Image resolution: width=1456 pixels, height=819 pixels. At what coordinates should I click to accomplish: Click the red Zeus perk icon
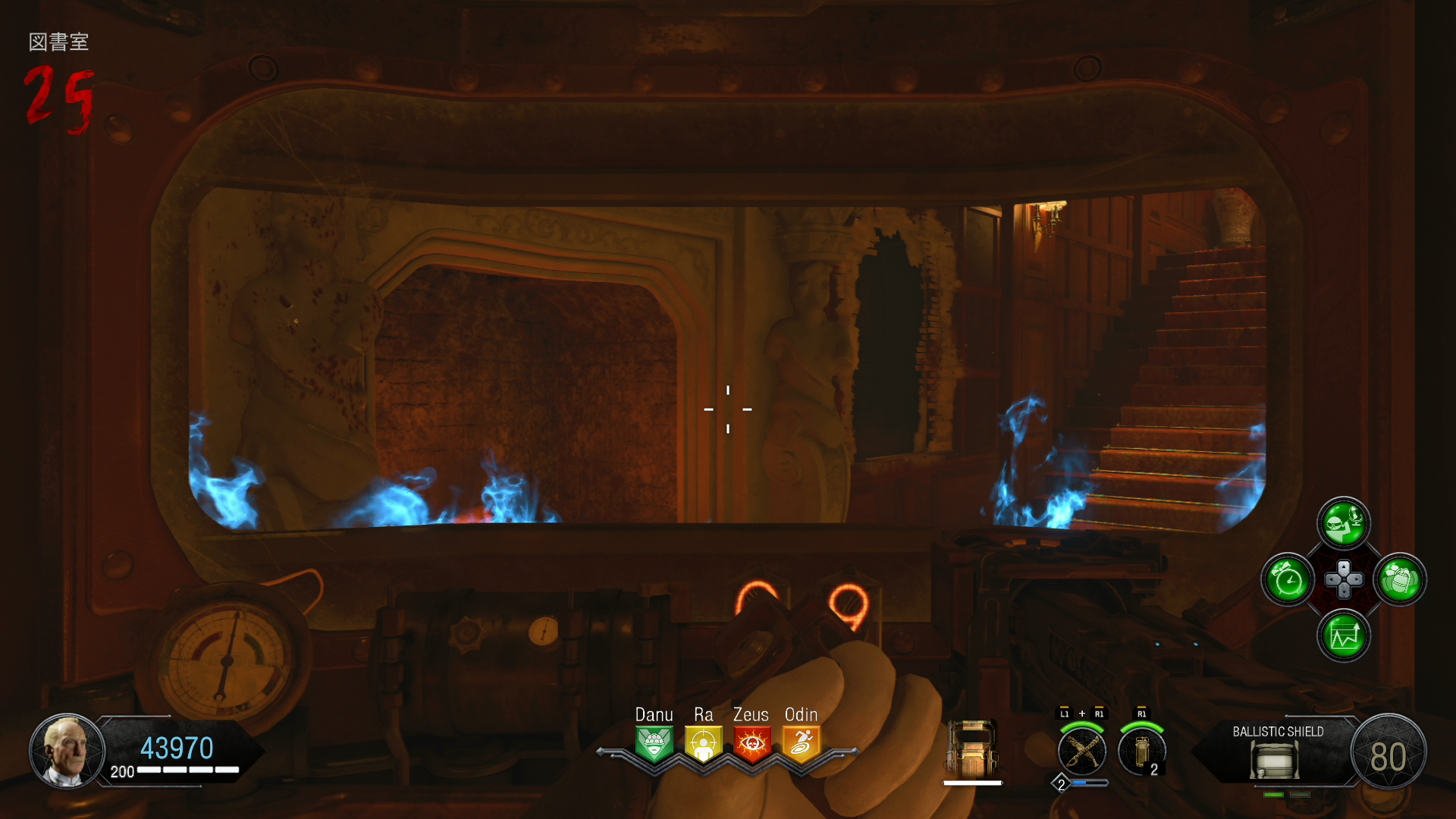(x=752, y=744)
